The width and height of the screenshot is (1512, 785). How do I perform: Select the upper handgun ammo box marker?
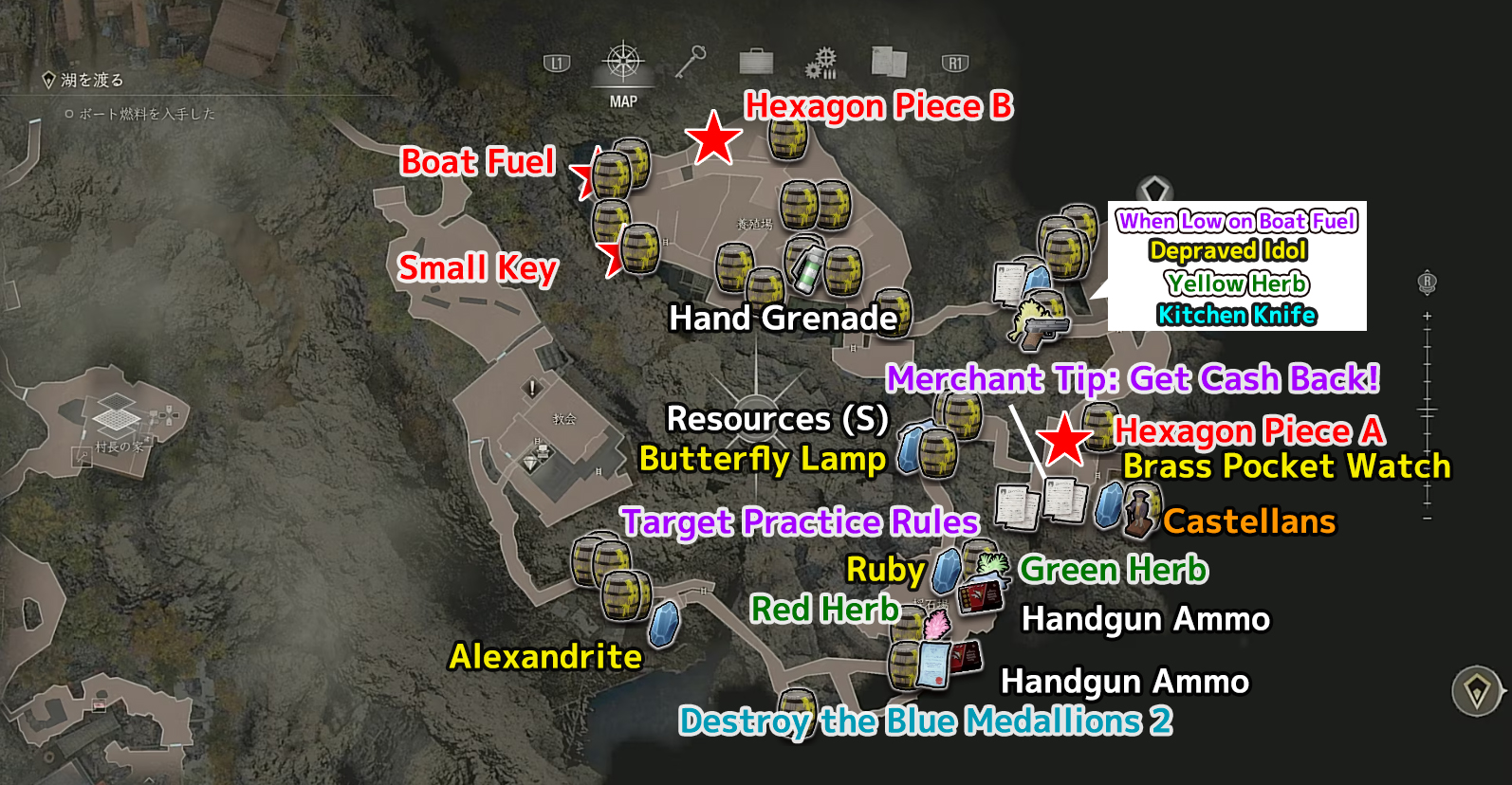pos(981,598)
